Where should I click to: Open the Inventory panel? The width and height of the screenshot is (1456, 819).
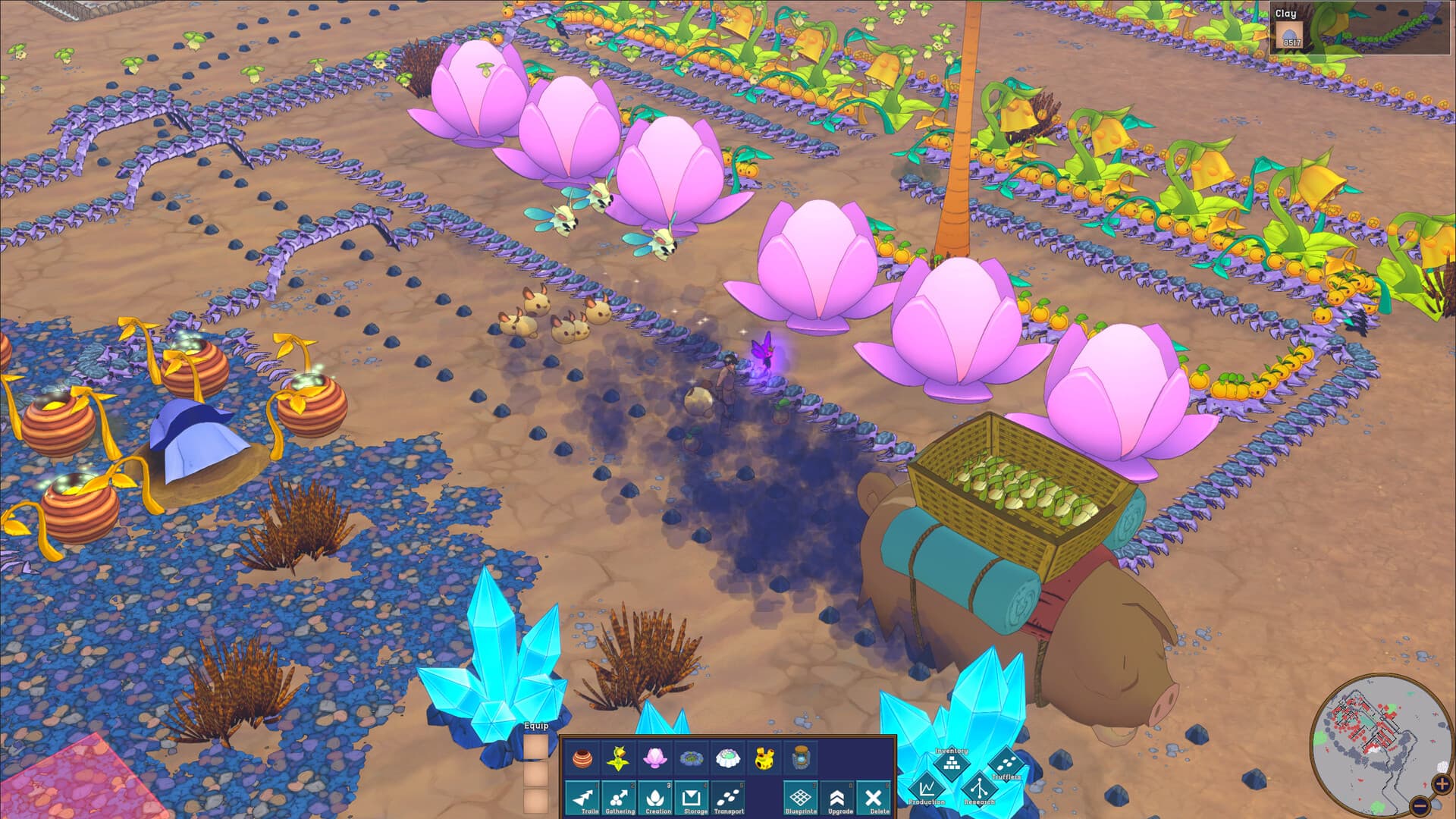951,764
